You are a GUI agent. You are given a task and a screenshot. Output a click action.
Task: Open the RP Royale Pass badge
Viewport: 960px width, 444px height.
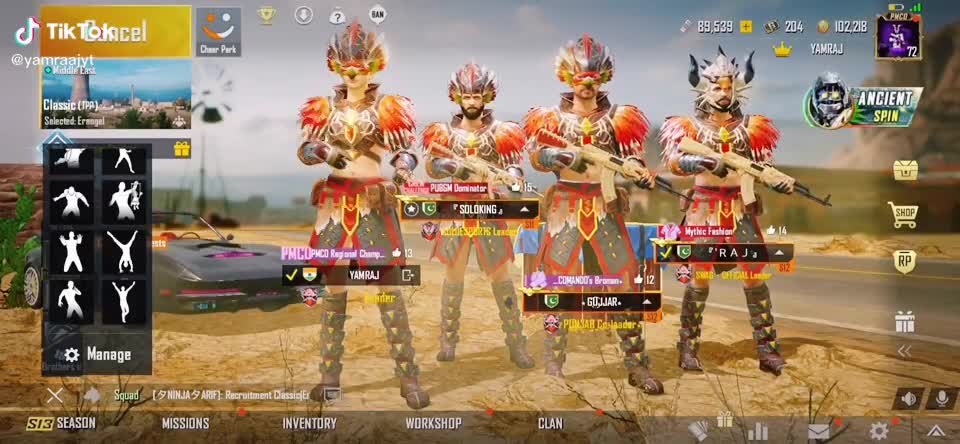905,262
